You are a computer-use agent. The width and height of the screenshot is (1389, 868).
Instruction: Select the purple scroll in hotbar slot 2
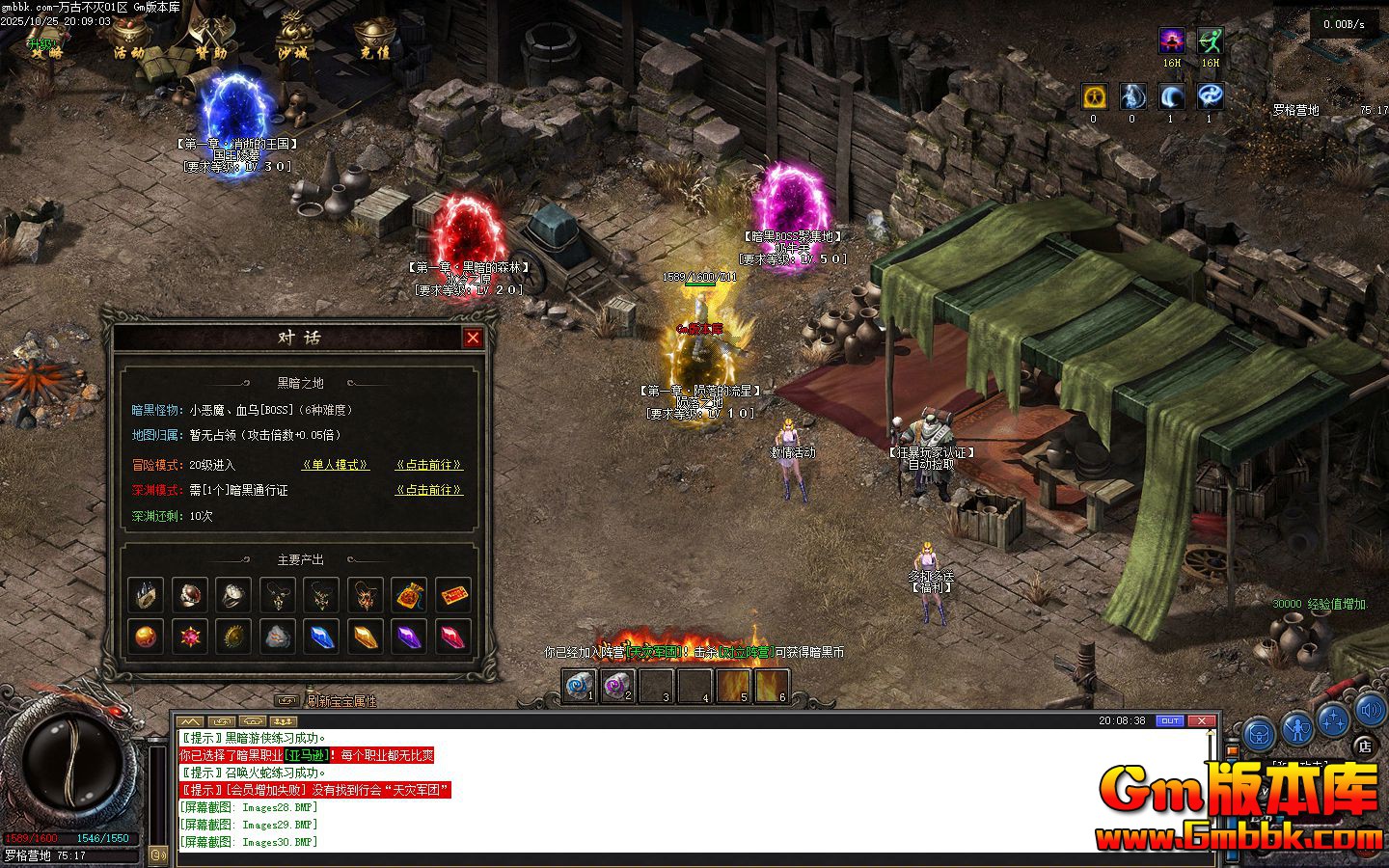click(617, 686)
